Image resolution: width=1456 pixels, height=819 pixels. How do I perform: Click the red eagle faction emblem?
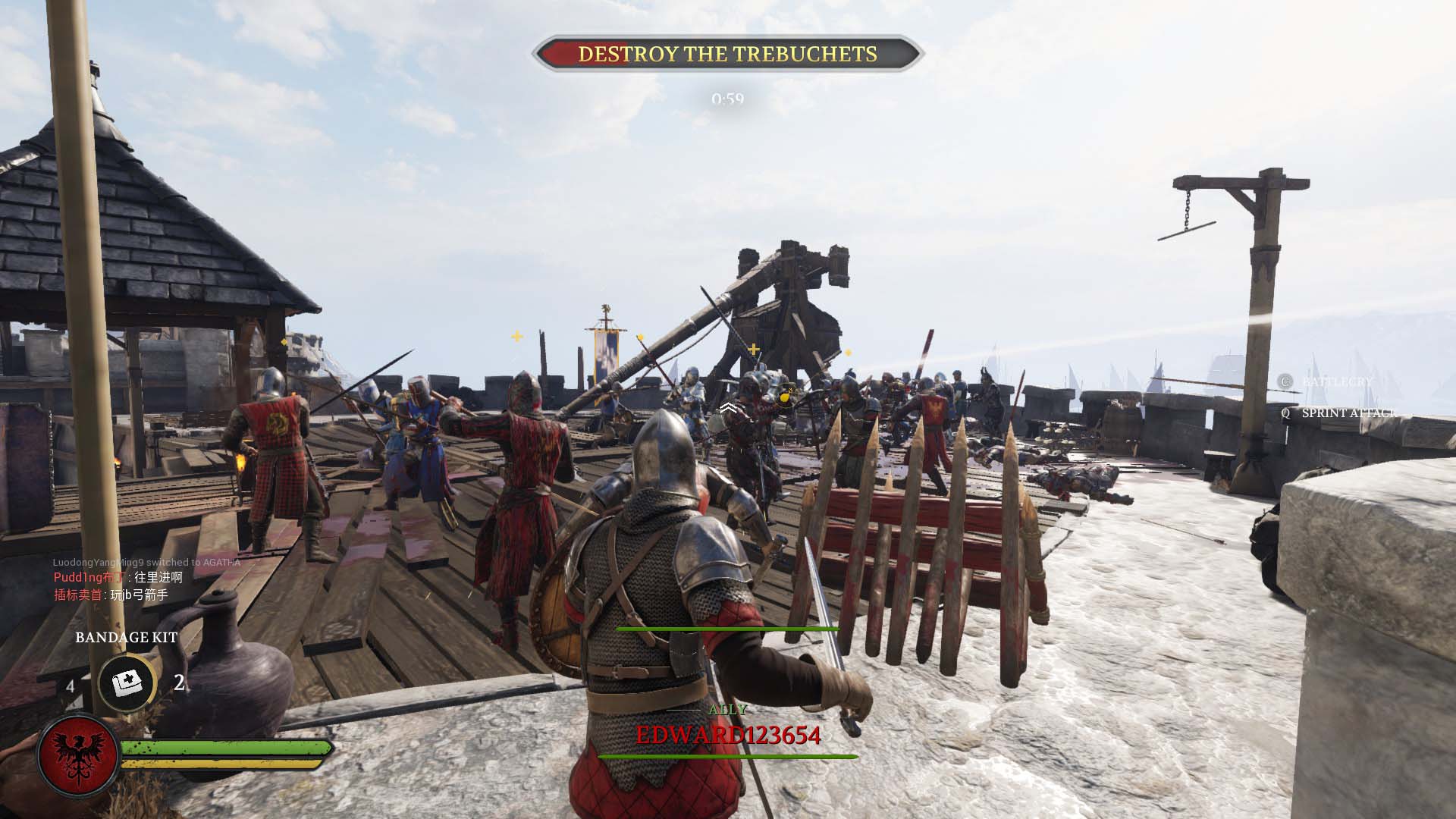[x=77, y=755]
